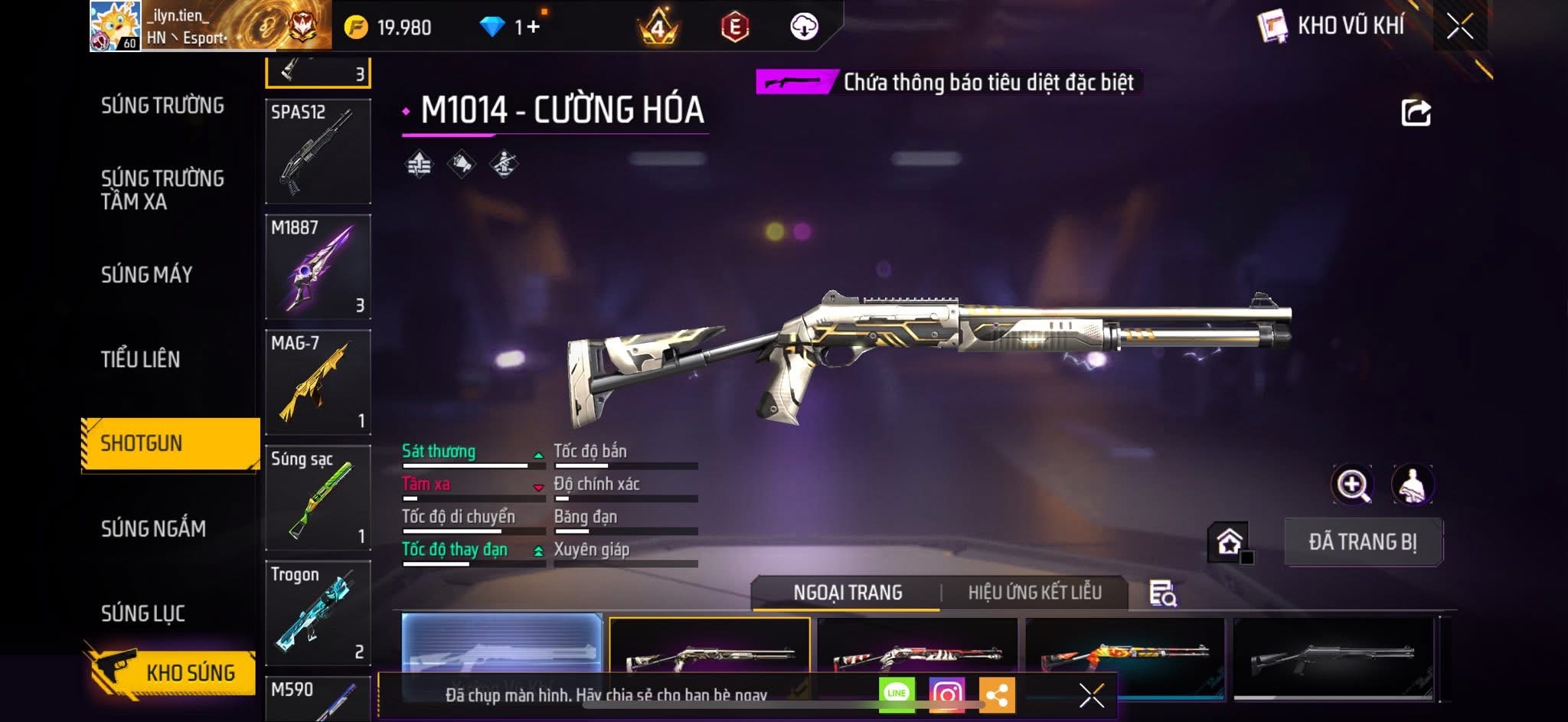The width and height of the screenshot is (1568, 722).
Task: Dismiss the screenshot share banner
Action: tap(1091, 695)
